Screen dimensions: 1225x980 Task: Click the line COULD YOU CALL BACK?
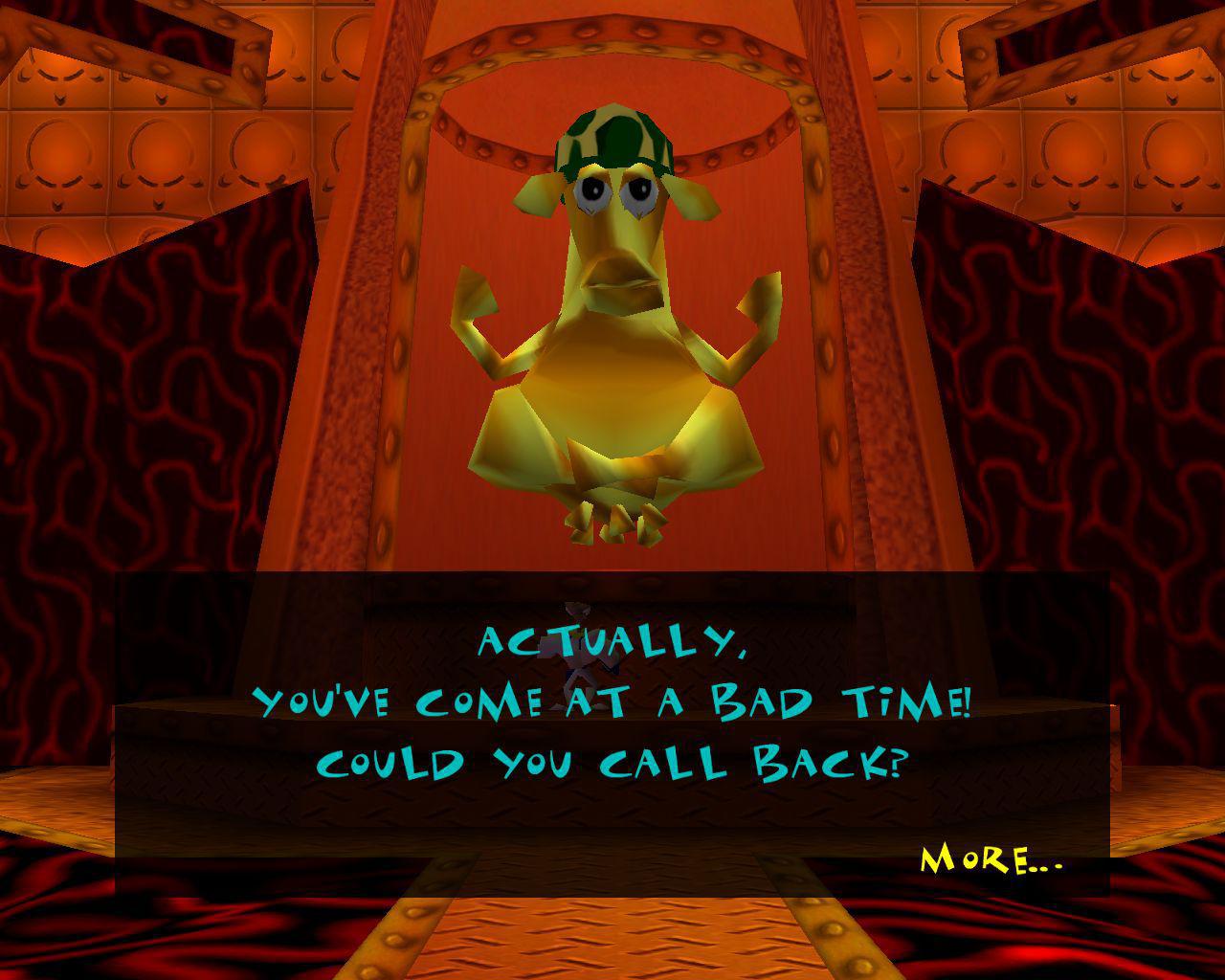point(612,764)
